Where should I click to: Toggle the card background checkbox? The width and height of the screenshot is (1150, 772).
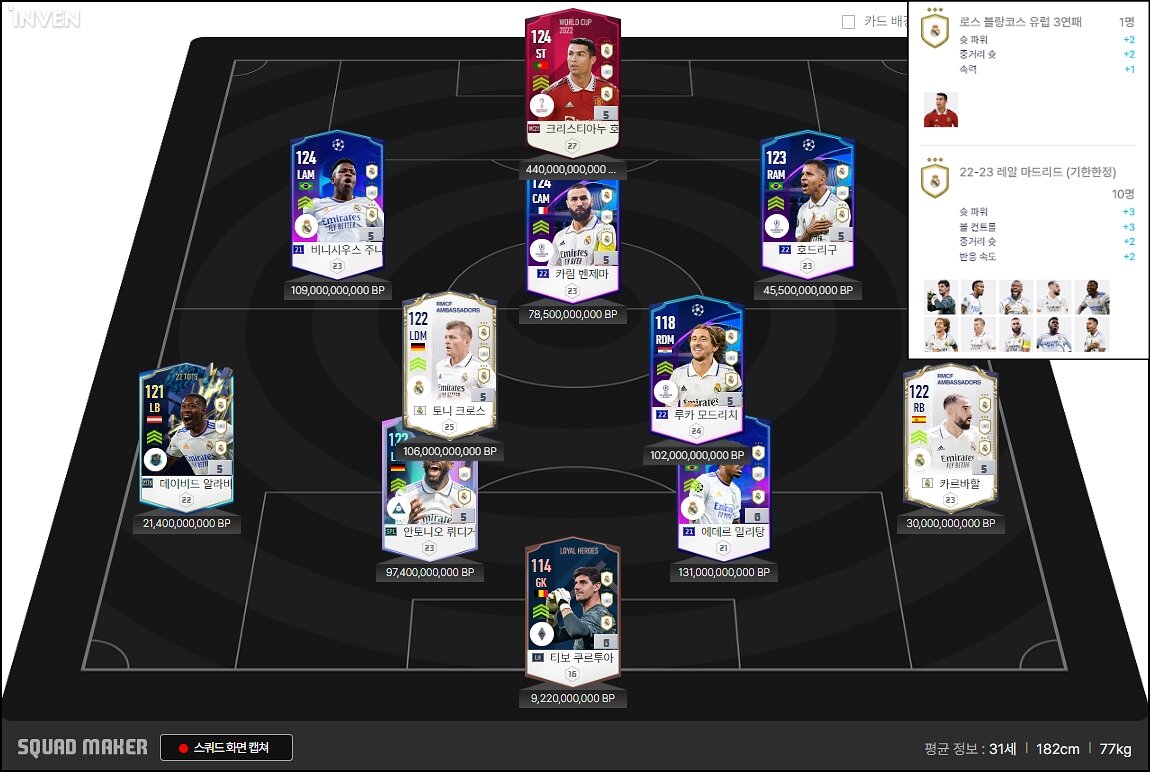[x=848, y=21]
